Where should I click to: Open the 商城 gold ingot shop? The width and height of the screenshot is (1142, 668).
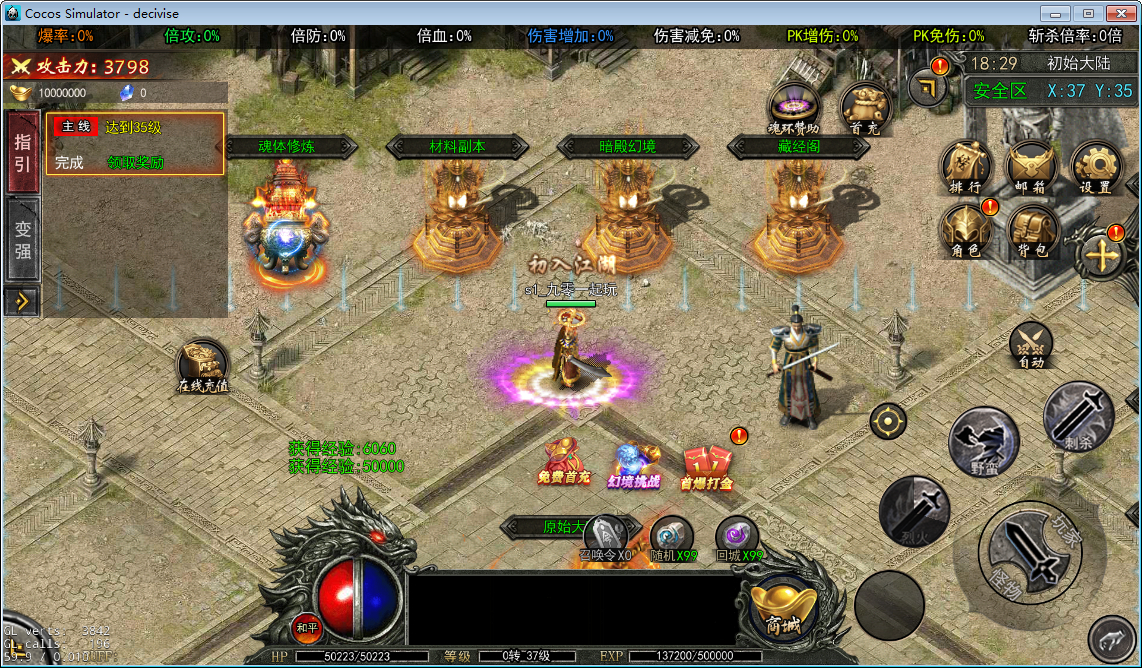coord(783,607)
